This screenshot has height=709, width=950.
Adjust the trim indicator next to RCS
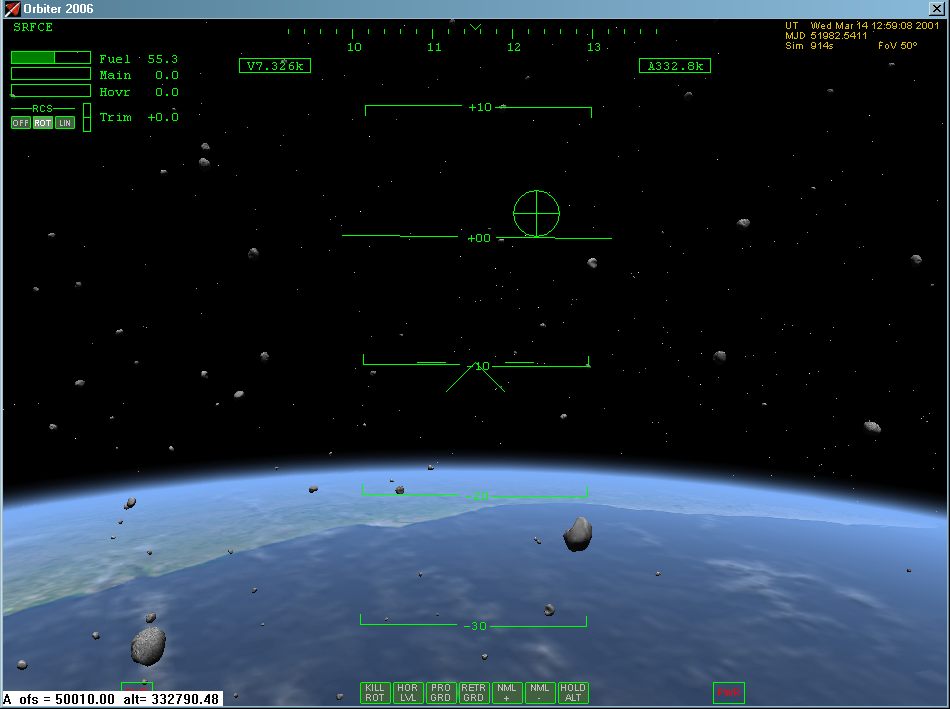coord(86,117)
